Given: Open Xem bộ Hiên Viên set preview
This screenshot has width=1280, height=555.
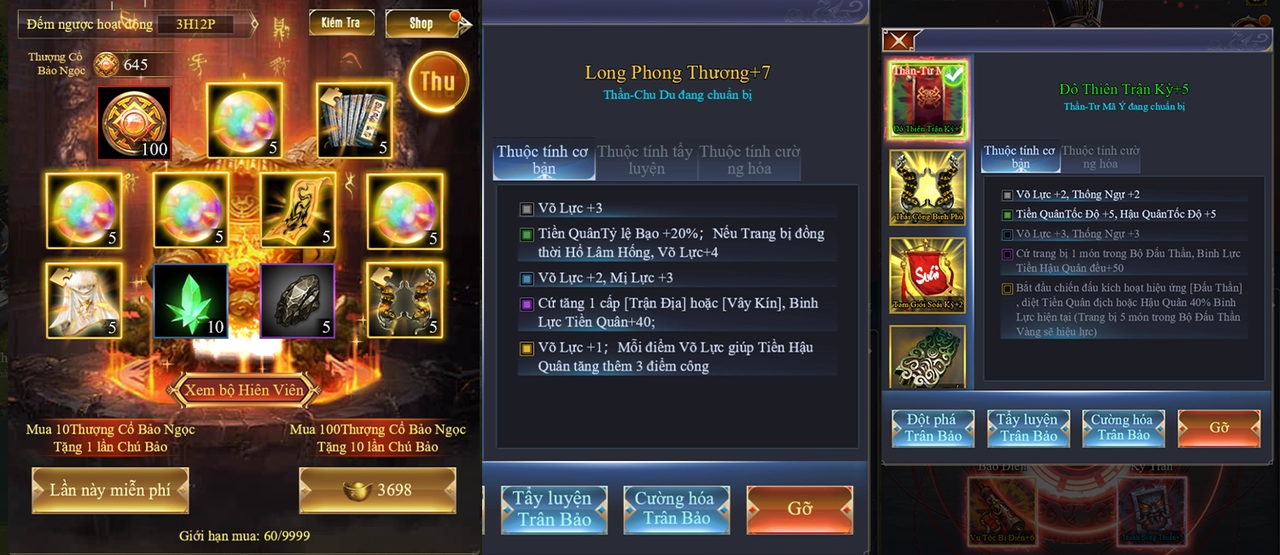Looking at the screenshot, I should 243,390.
